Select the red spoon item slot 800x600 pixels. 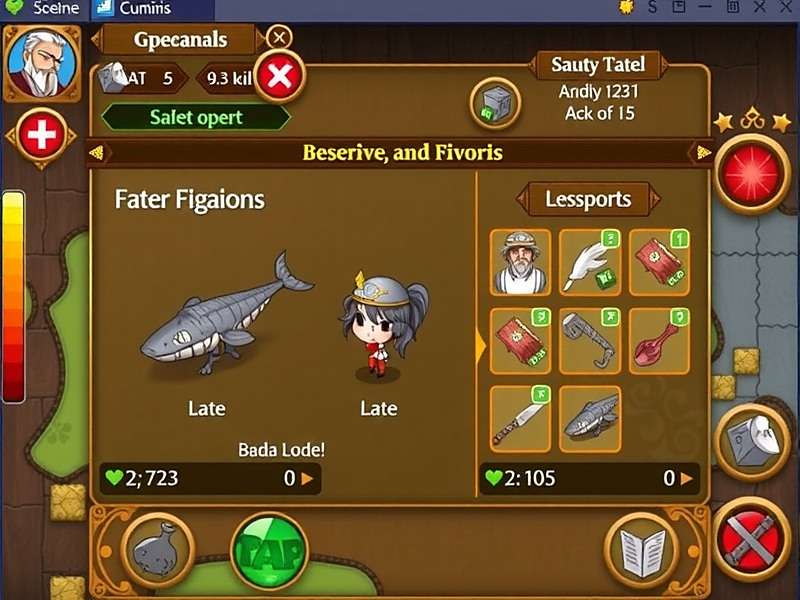coord(659,340)
